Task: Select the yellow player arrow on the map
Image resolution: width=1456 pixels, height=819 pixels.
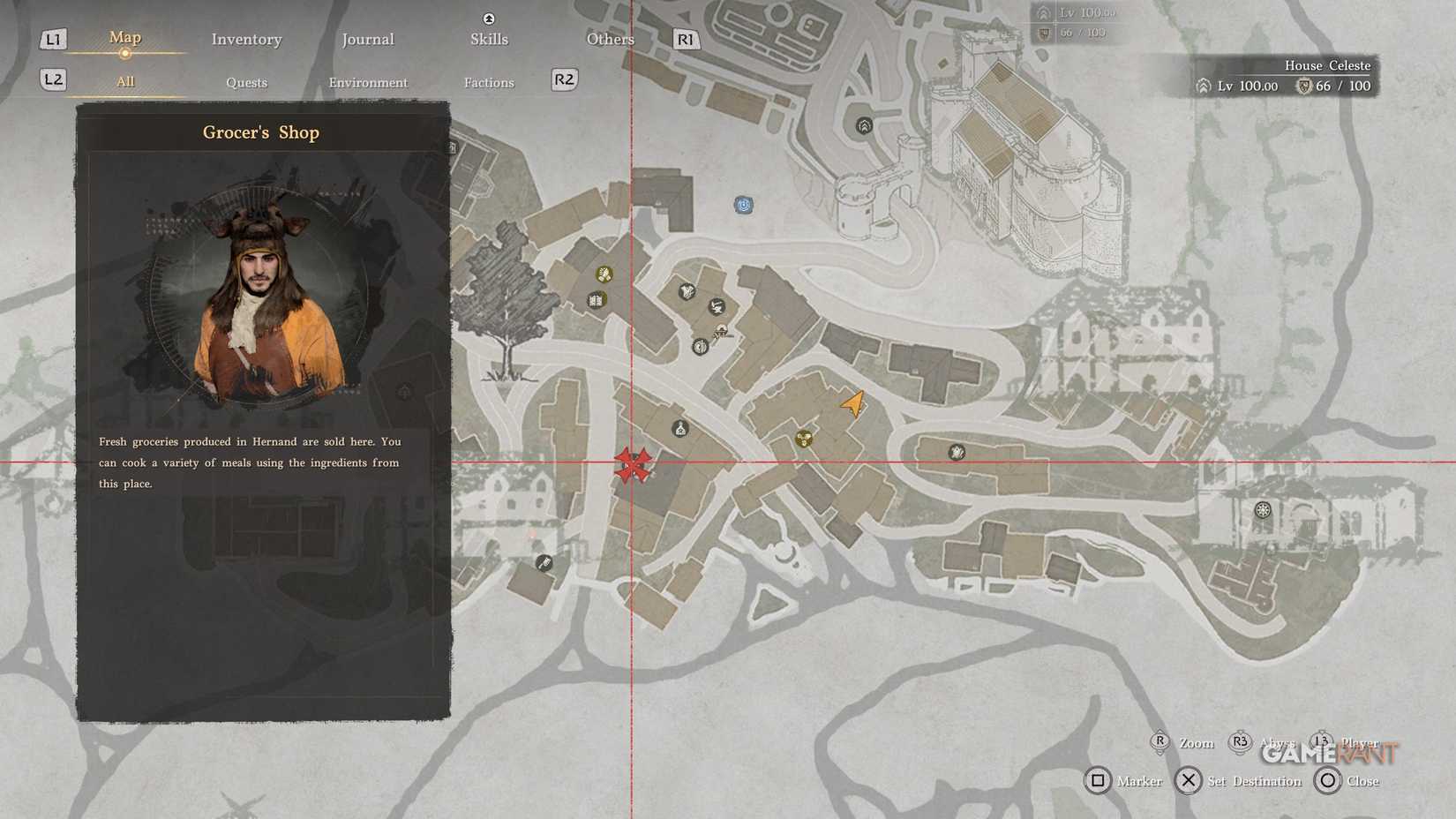Action: [852, 404]
